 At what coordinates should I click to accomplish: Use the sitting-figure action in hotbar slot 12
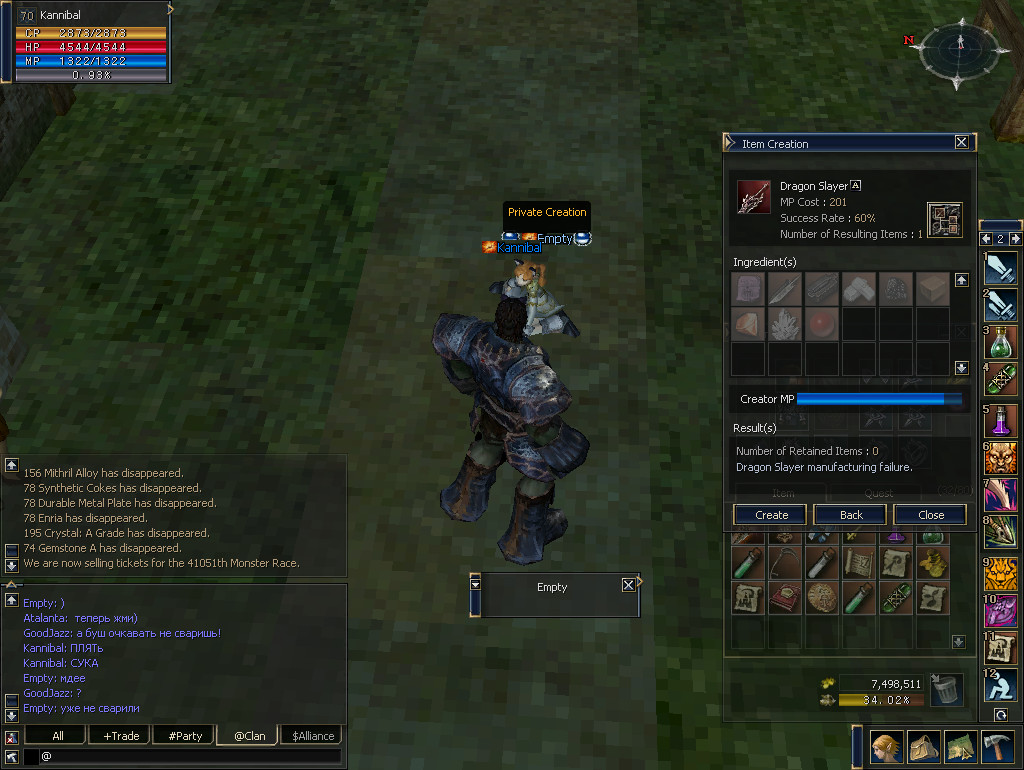[x=1001, y=684]
